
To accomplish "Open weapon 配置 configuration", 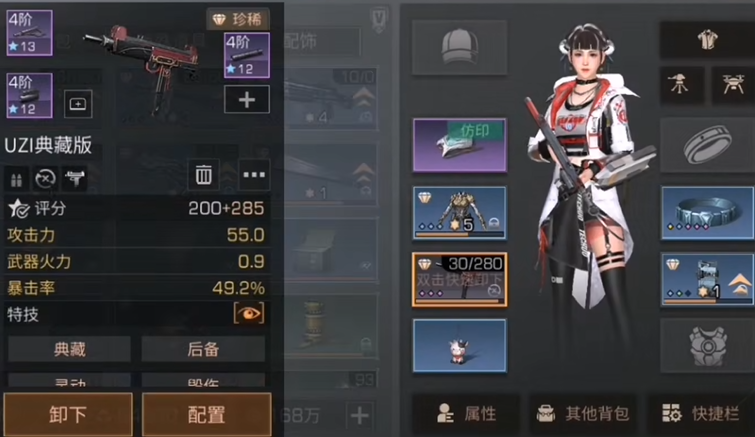I will [x=206, y=414].
